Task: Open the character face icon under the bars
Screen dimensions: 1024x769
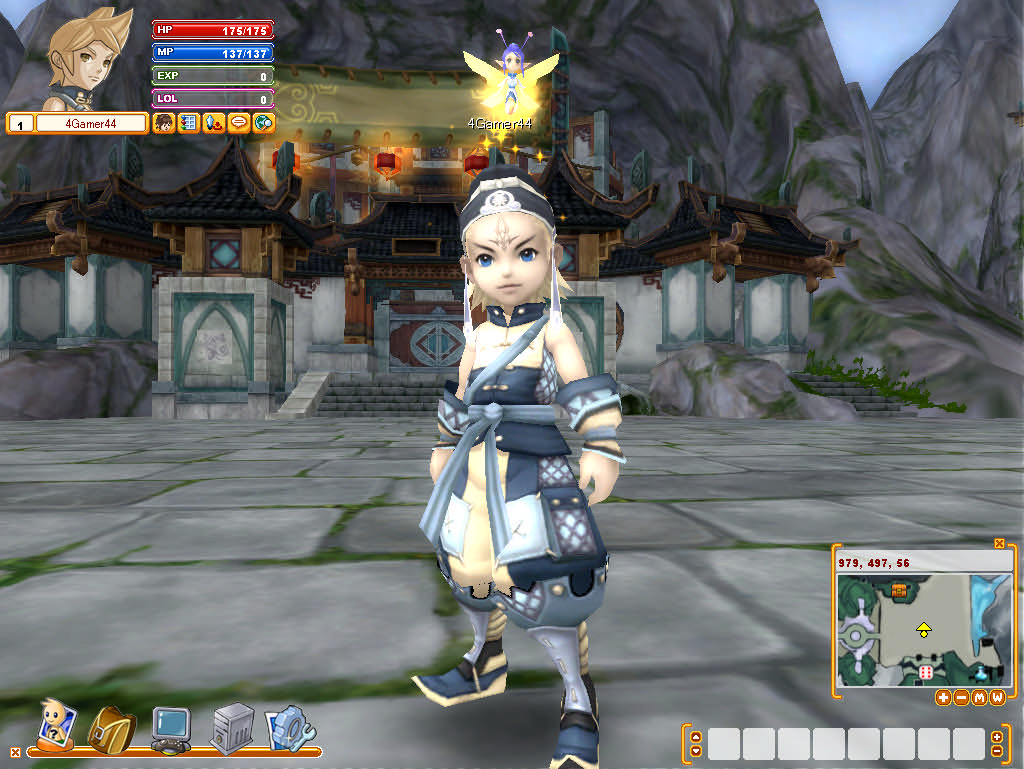Action: tap(163, 123)
